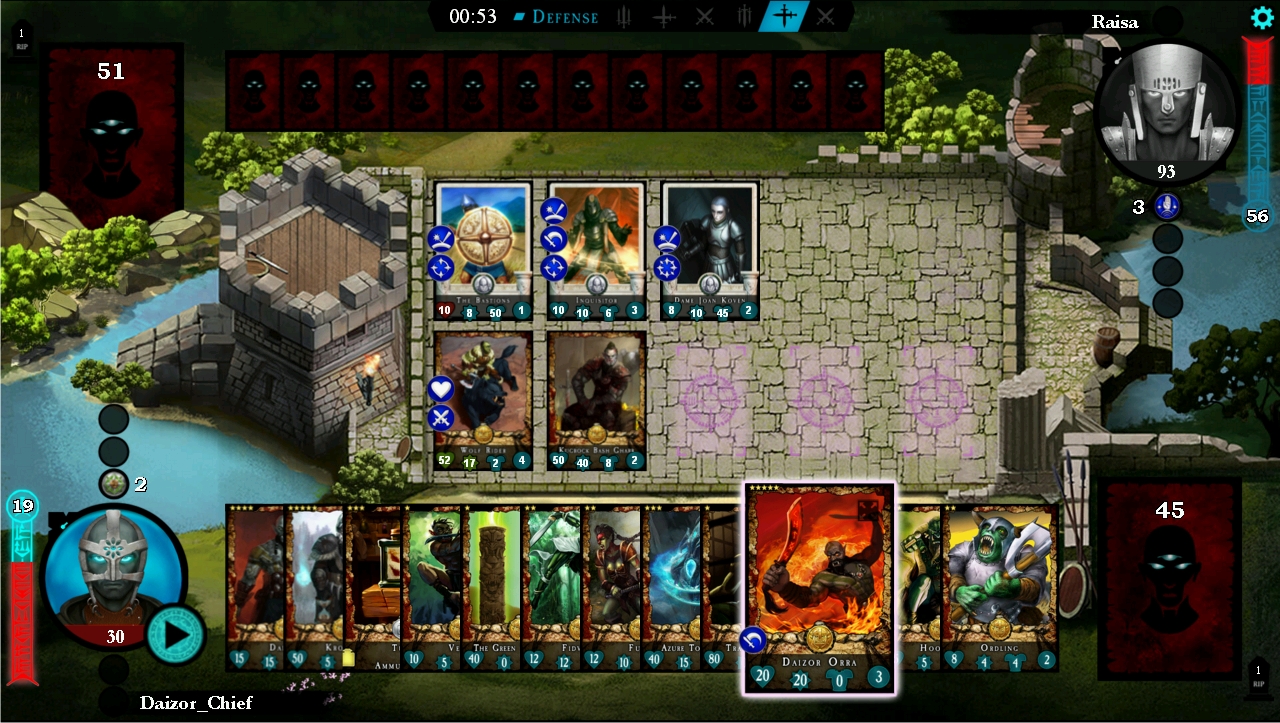Click the crossed-swords icon at end of phase bar
1280x723 pixels.
point(825,16)
